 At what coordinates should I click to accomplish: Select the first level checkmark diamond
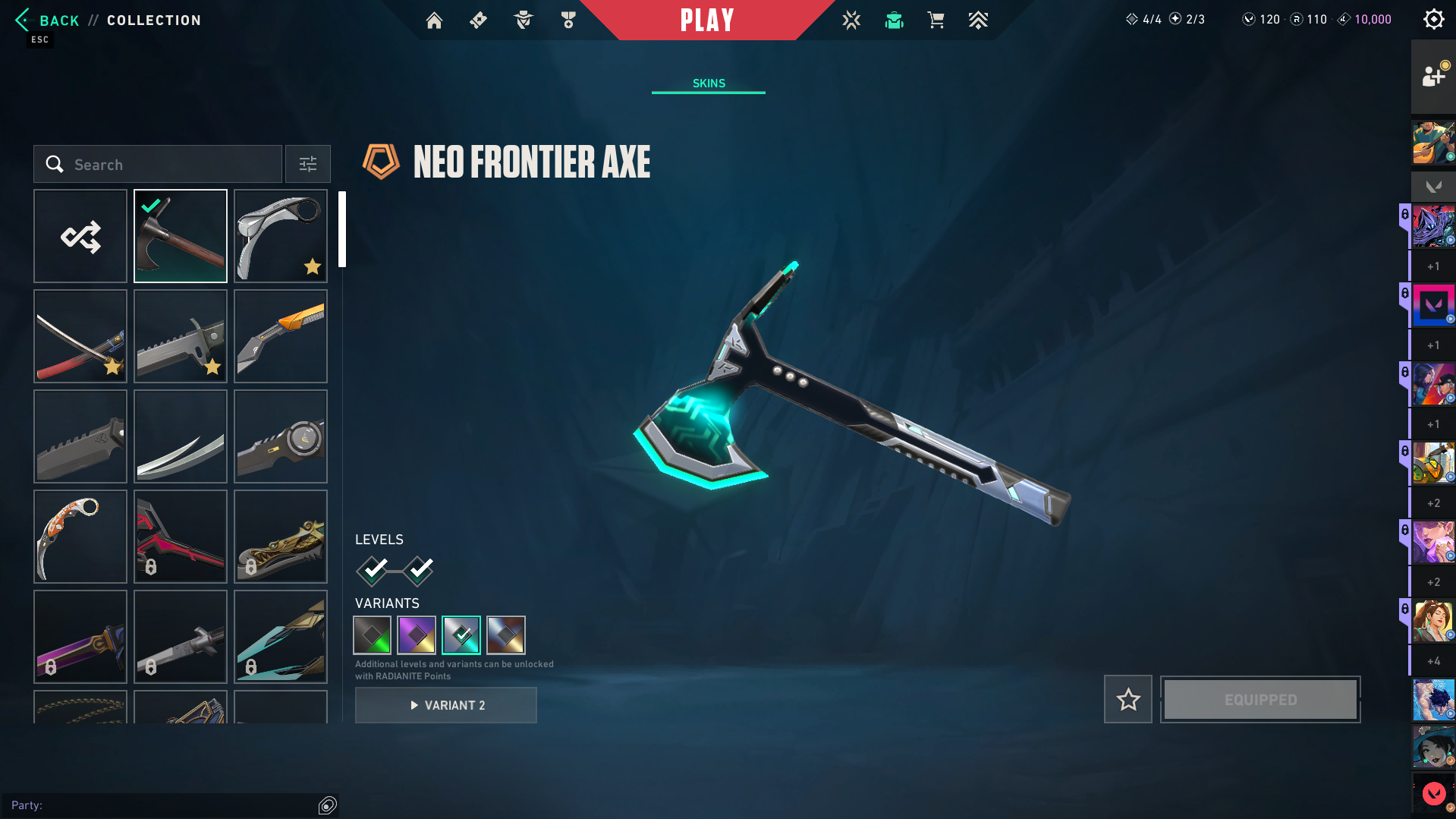(373, 571)
